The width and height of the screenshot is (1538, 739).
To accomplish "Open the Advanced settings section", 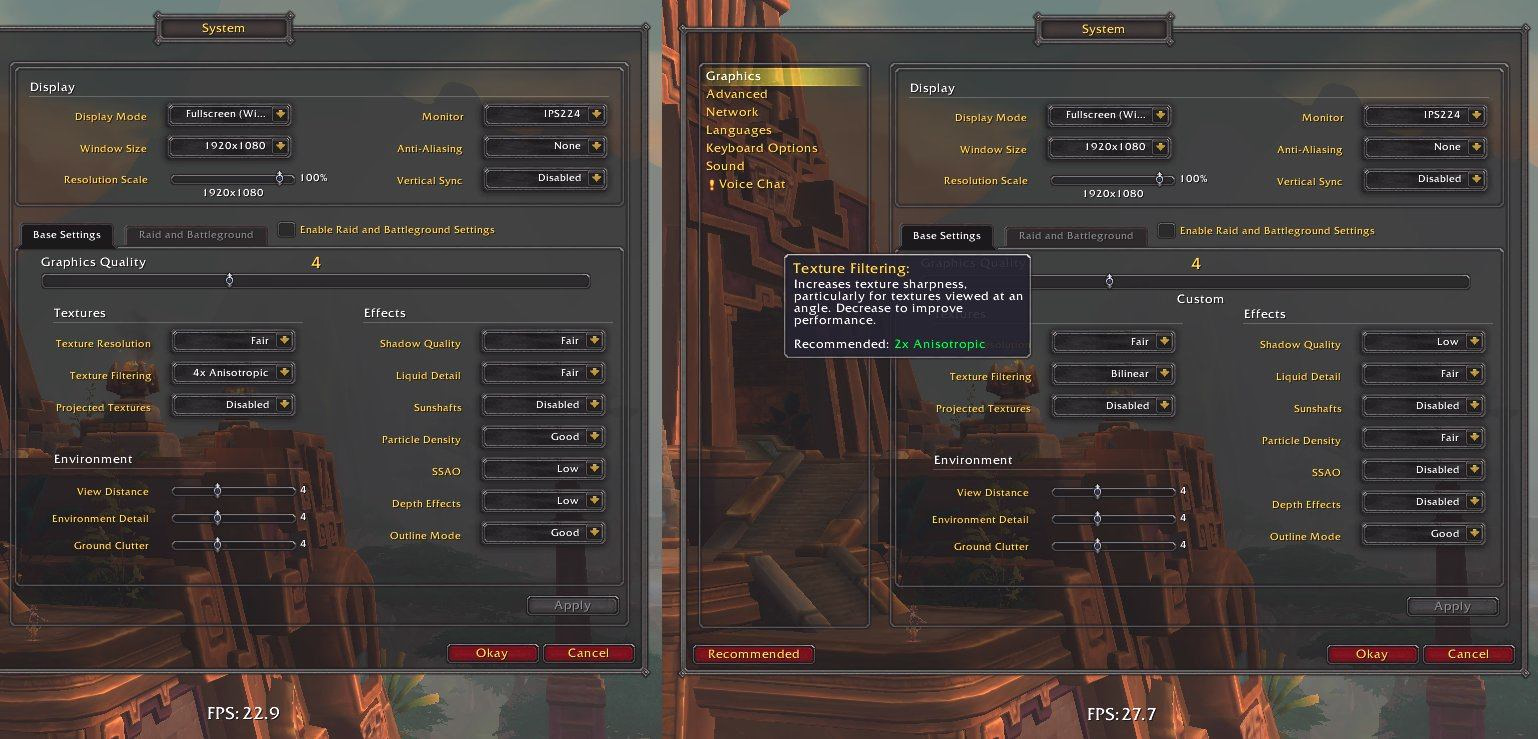I will 736,94.
